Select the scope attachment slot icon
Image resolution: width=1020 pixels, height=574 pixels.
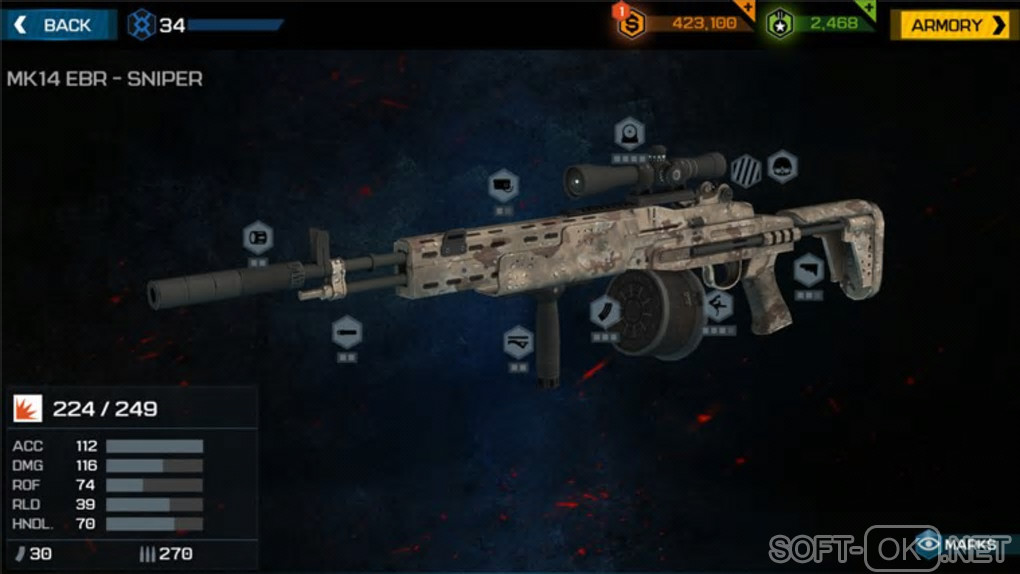coord(629,133)
